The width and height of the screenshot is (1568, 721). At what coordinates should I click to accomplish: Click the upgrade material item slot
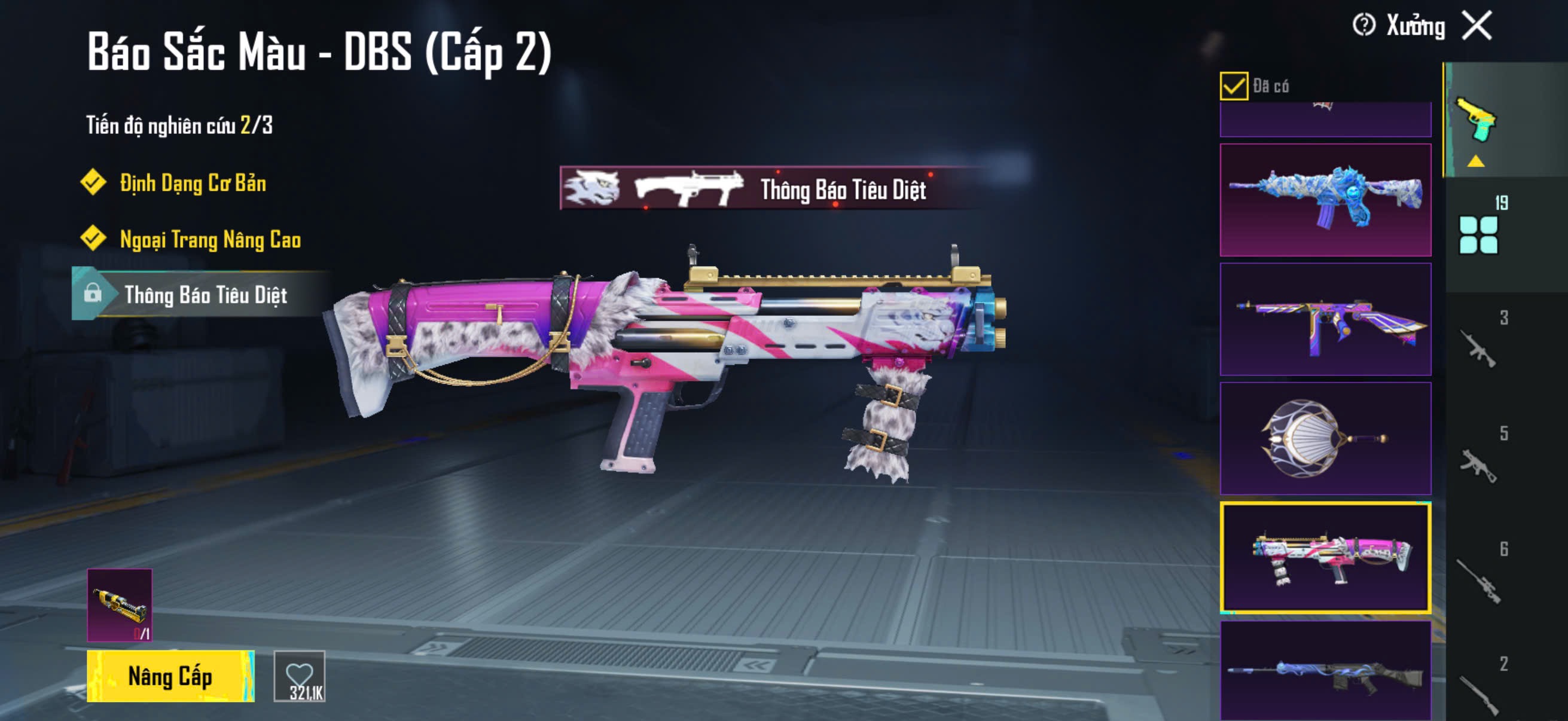tap(120, 605)
